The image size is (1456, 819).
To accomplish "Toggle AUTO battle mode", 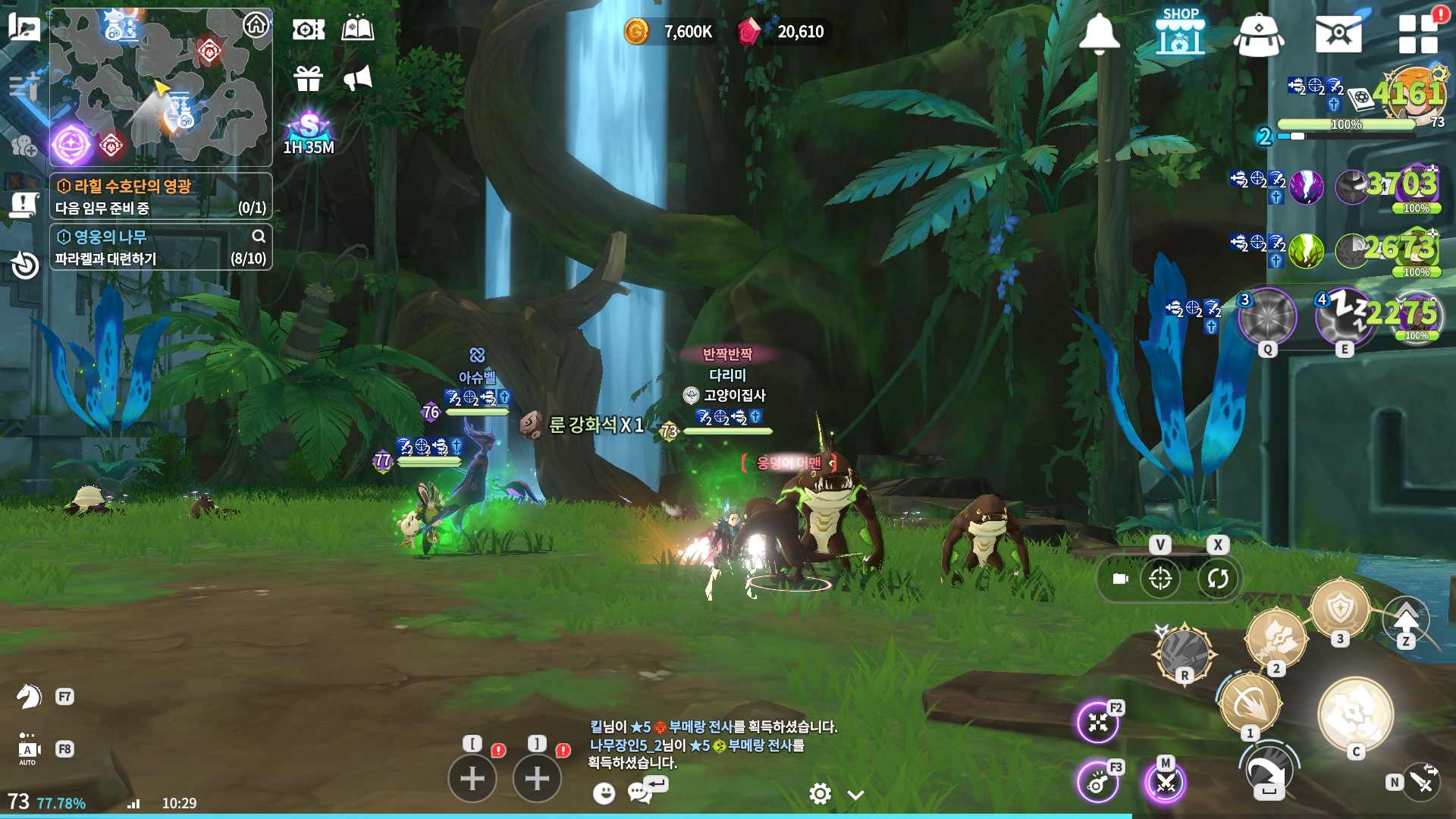I will 28,749.
